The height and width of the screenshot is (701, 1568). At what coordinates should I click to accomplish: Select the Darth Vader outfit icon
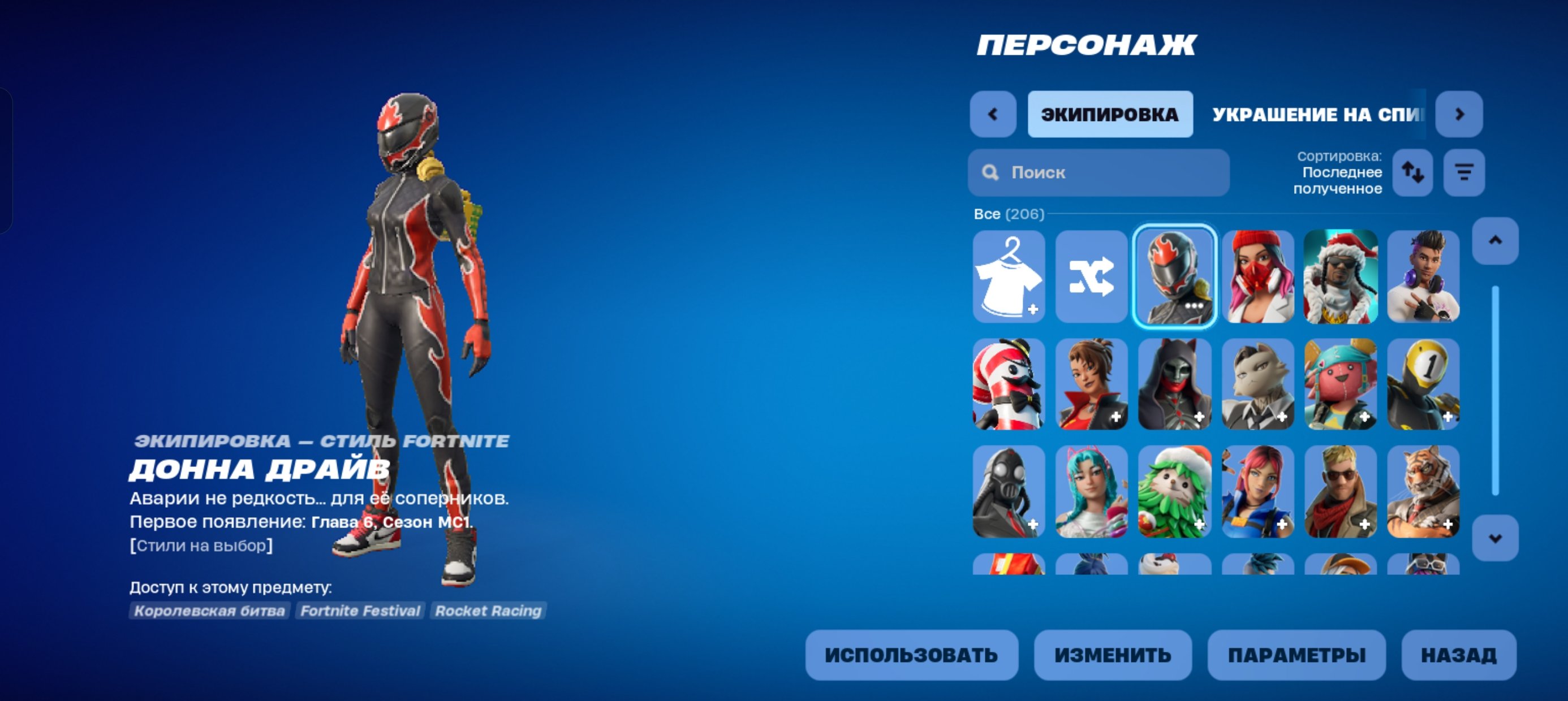point(1009,493)
